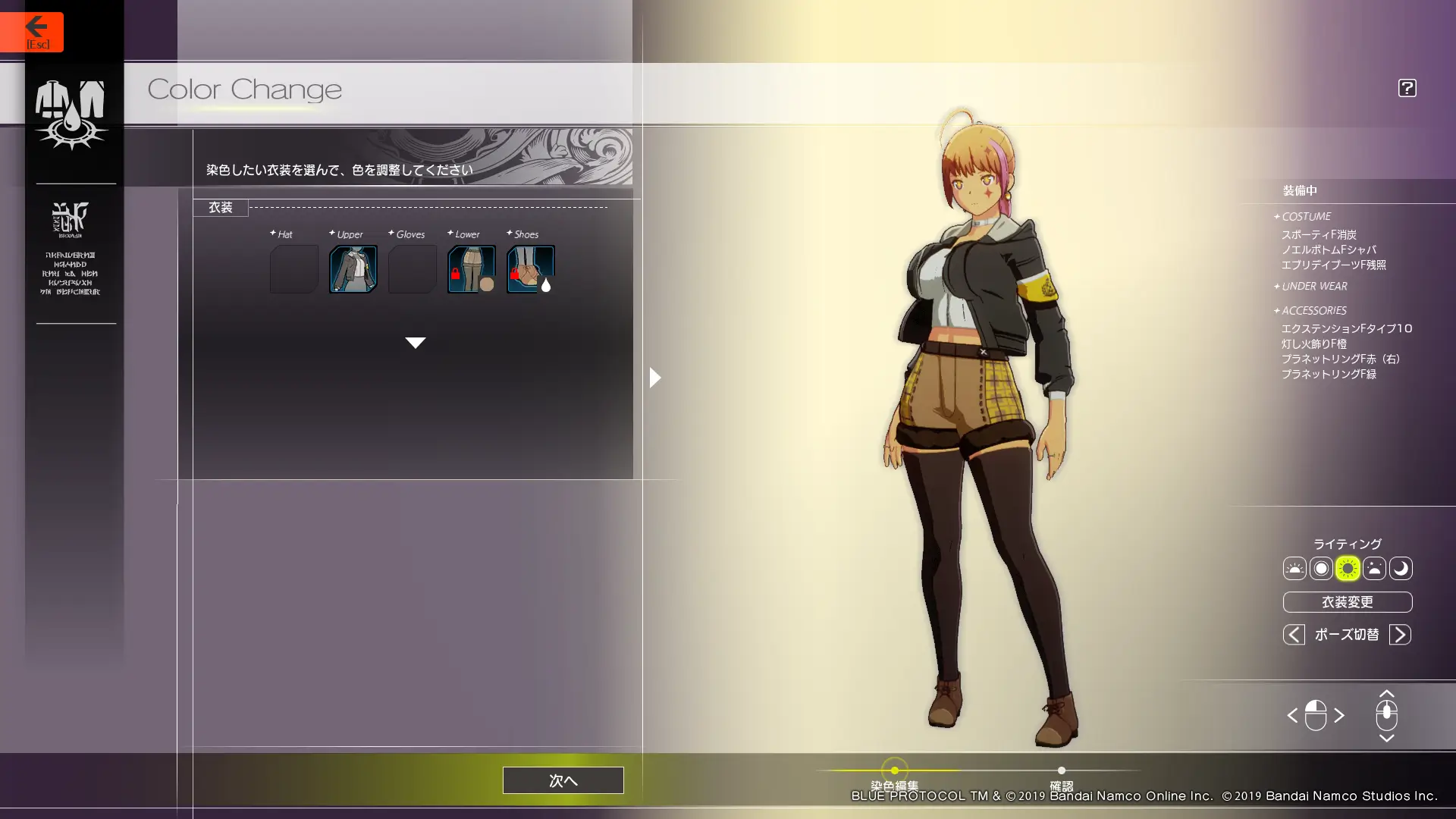Viewport: 1456px width, 819px height.
Task: Set lighting to crescent moon night
Action: 1401,569
